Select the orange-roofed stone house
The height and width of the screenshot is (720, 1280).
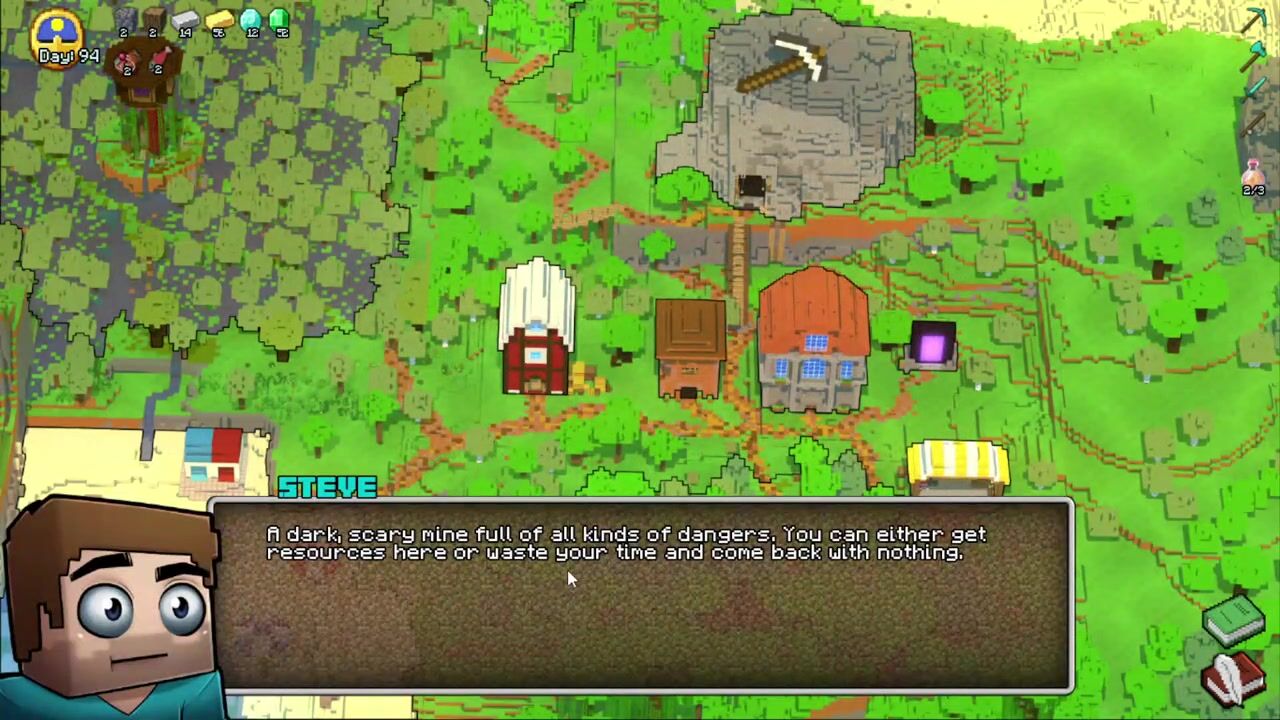pyautogui.click(x=813, y=338)
